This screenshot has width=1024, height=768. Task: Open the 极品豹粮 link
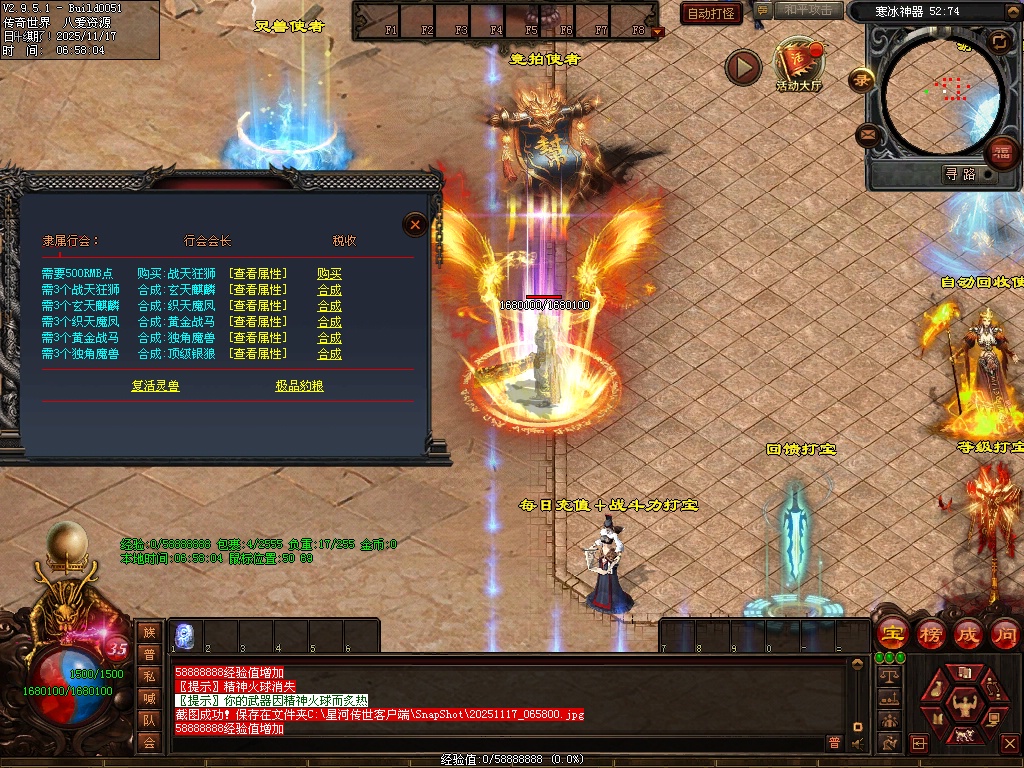(x=300, y=386)
